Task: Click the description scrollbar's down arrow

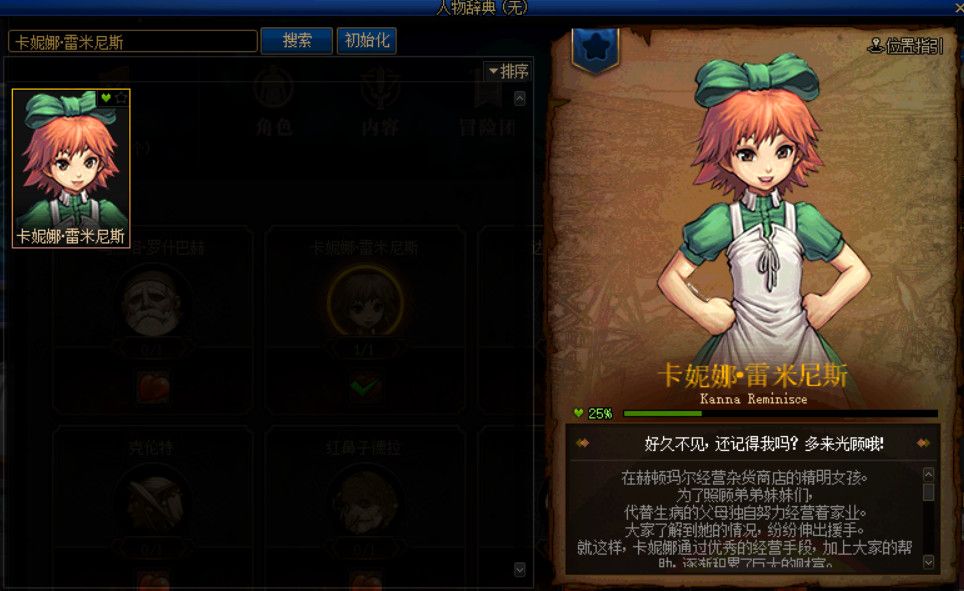Action: point(929,562)
